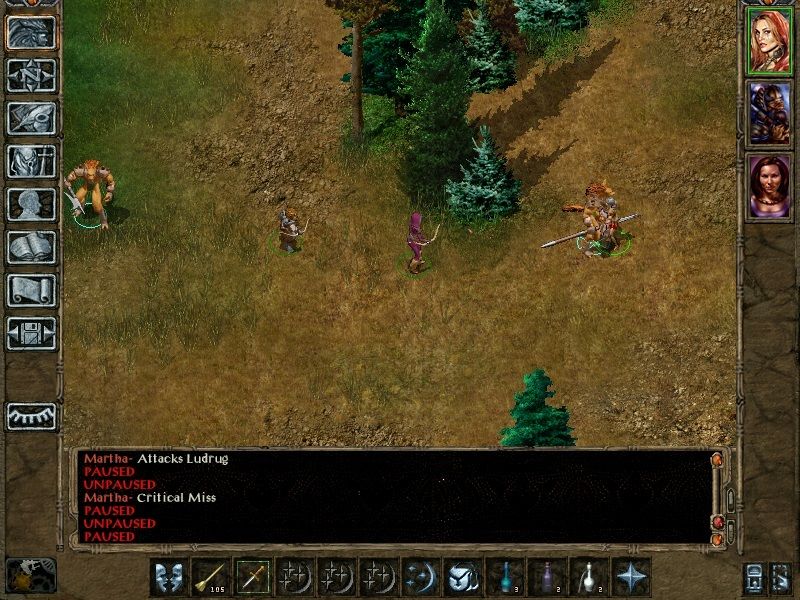Select the weapon slot showing 105 ammo

pos(211,577)
